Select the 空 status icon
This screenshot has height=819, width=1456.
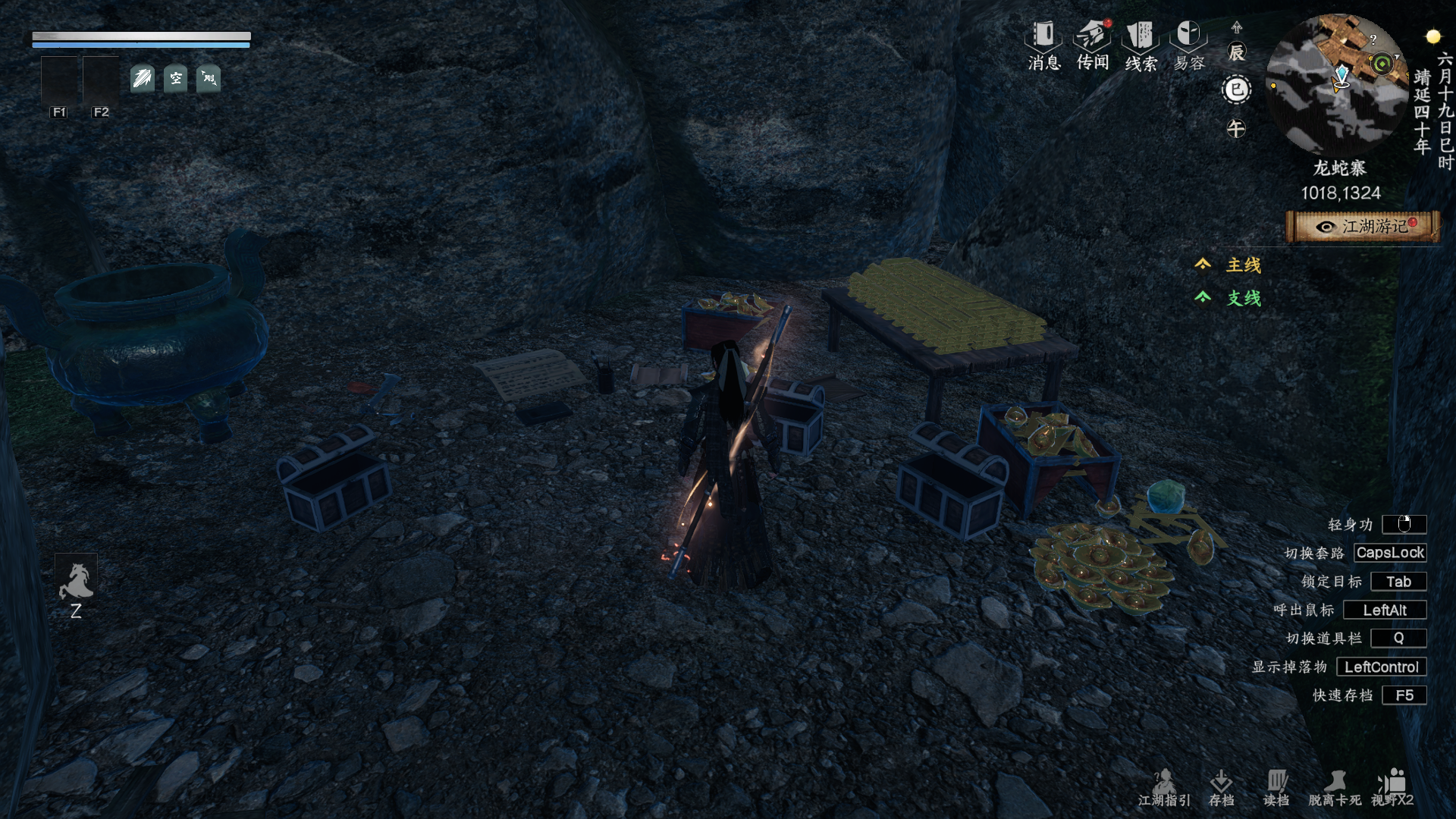coord(175,78)
